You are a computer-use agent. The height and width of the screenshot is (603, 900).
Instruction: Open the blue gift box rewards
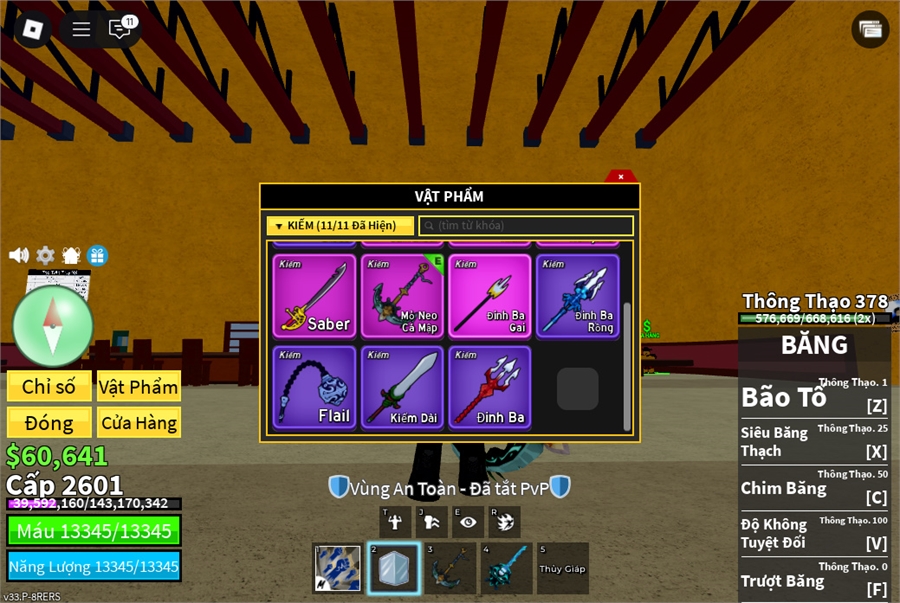point(97,255)
